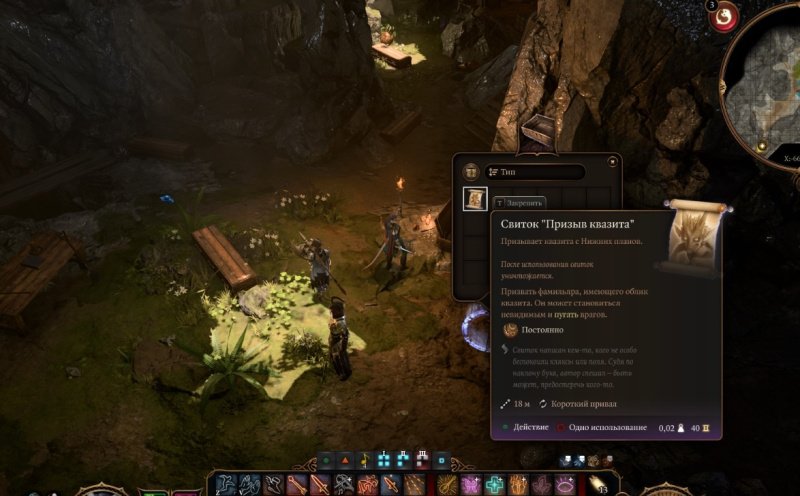
Task: Filter hotbar by green circle actions
Action: coord(324,460)
